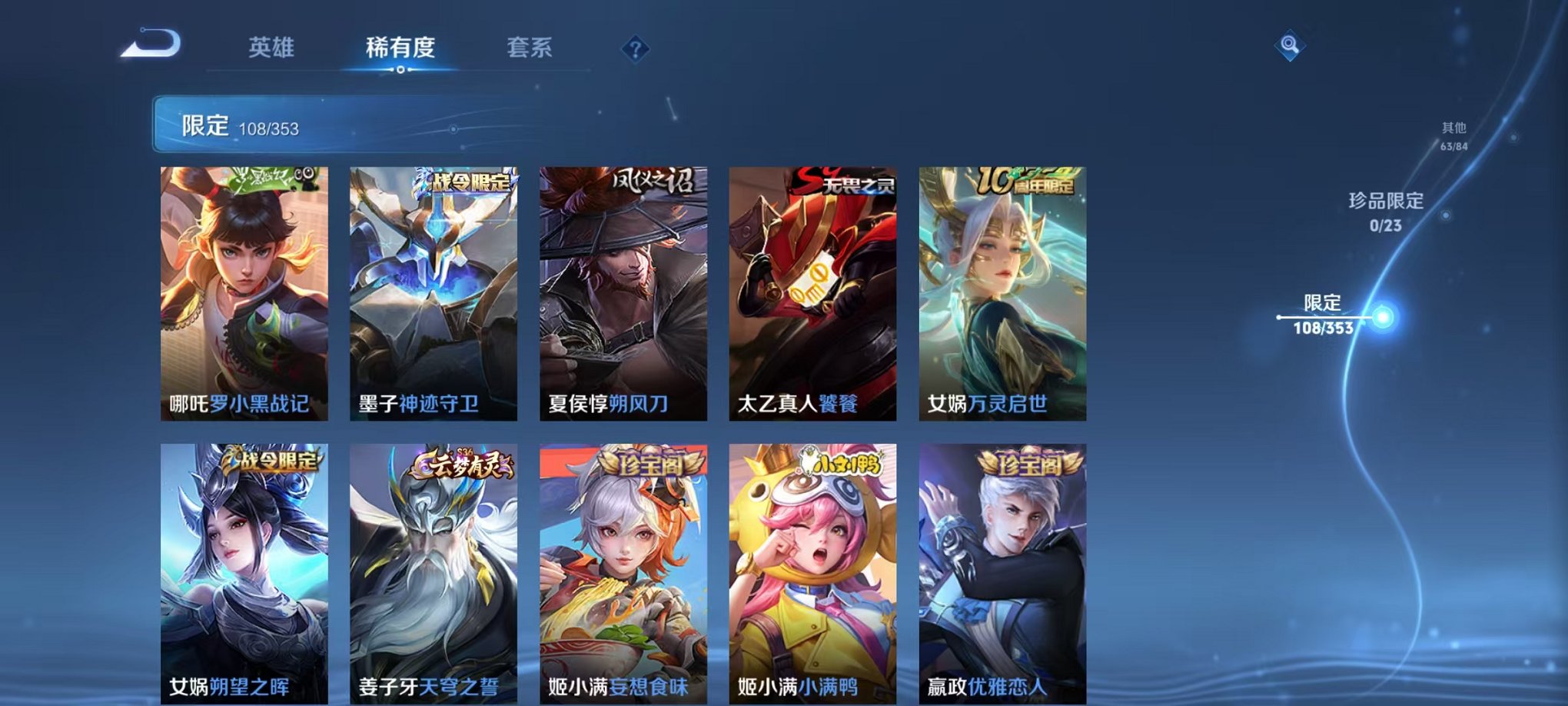
Task: Expand the 限定 108/353 section header
Action: click(231, 125)
